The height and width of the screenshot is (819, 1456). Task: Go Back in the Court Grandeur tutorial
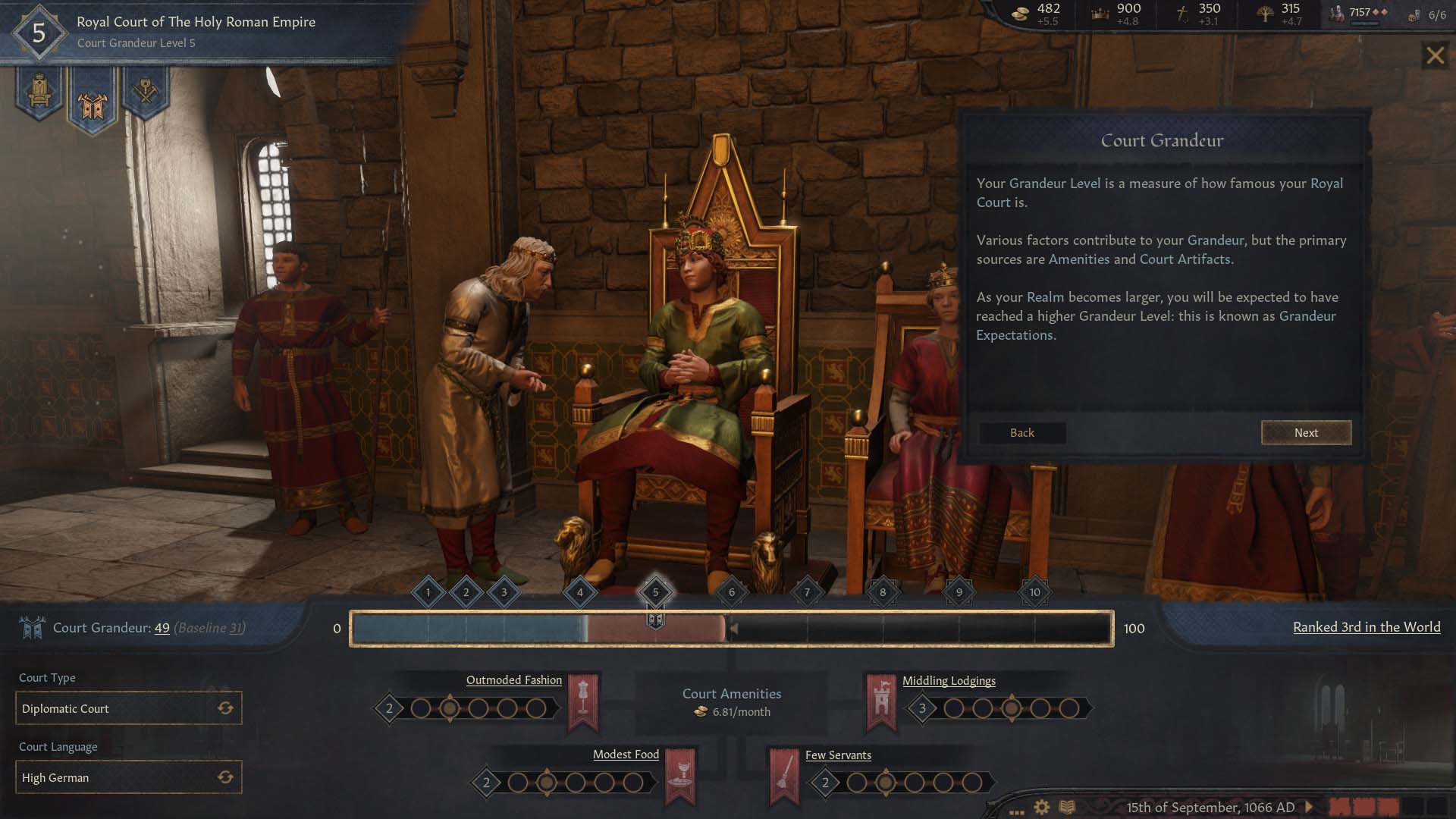(1021, 432)
